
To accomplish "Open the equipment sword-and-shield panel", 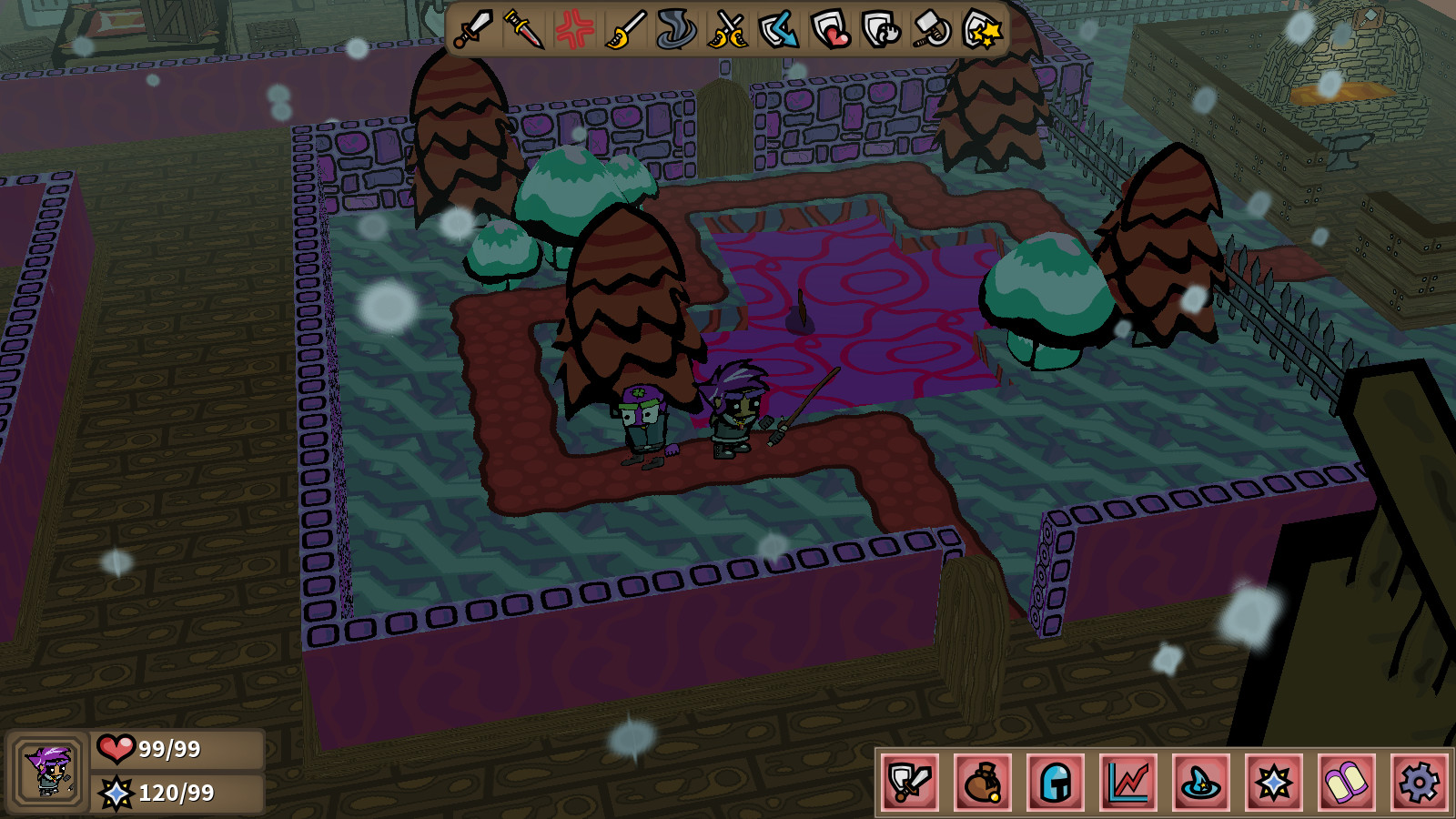I will 910,780.
